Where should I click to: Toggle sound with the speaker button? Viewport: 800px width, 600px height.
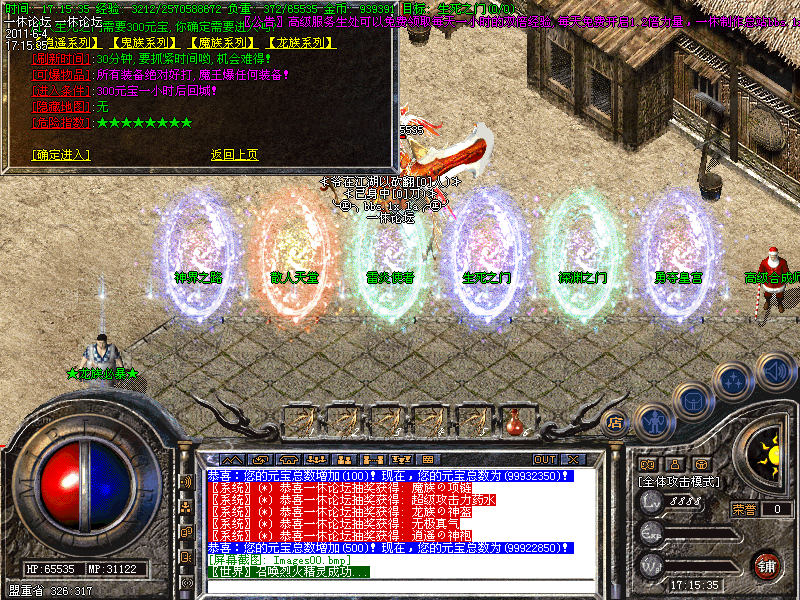pyautogui.click(x=774, y=368)
